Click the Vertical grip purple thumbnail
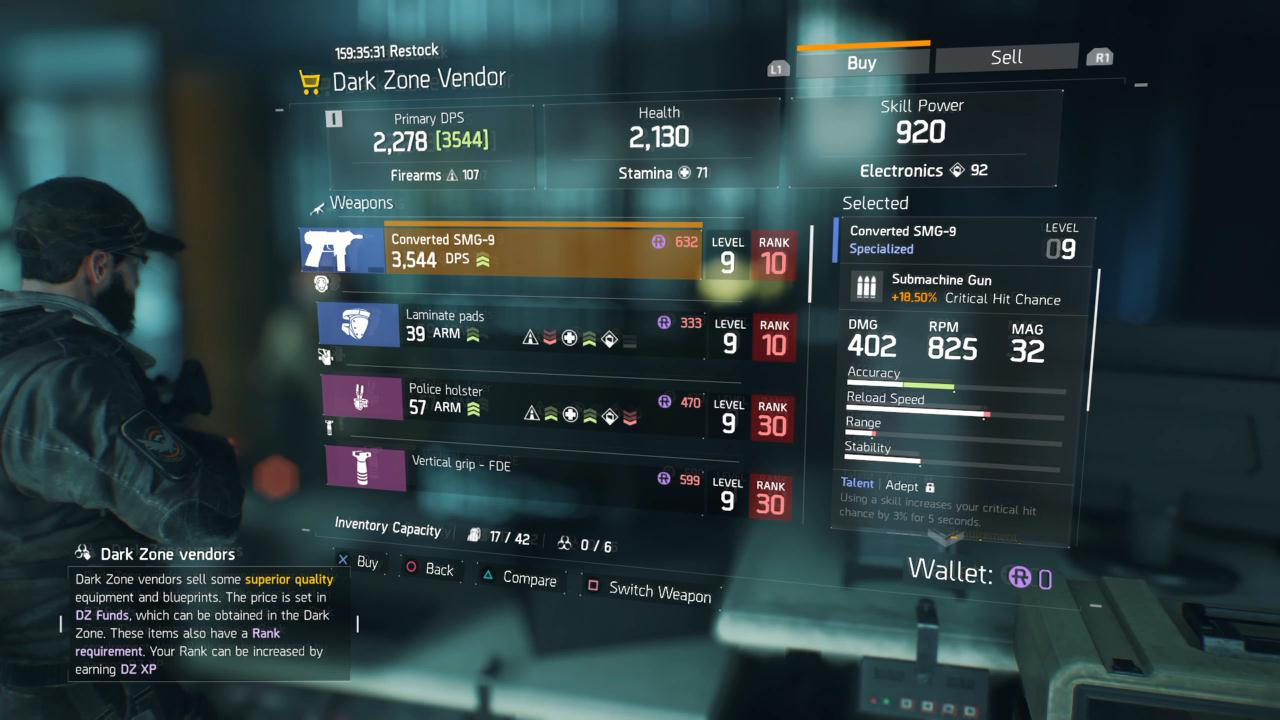 coord(365,469)
